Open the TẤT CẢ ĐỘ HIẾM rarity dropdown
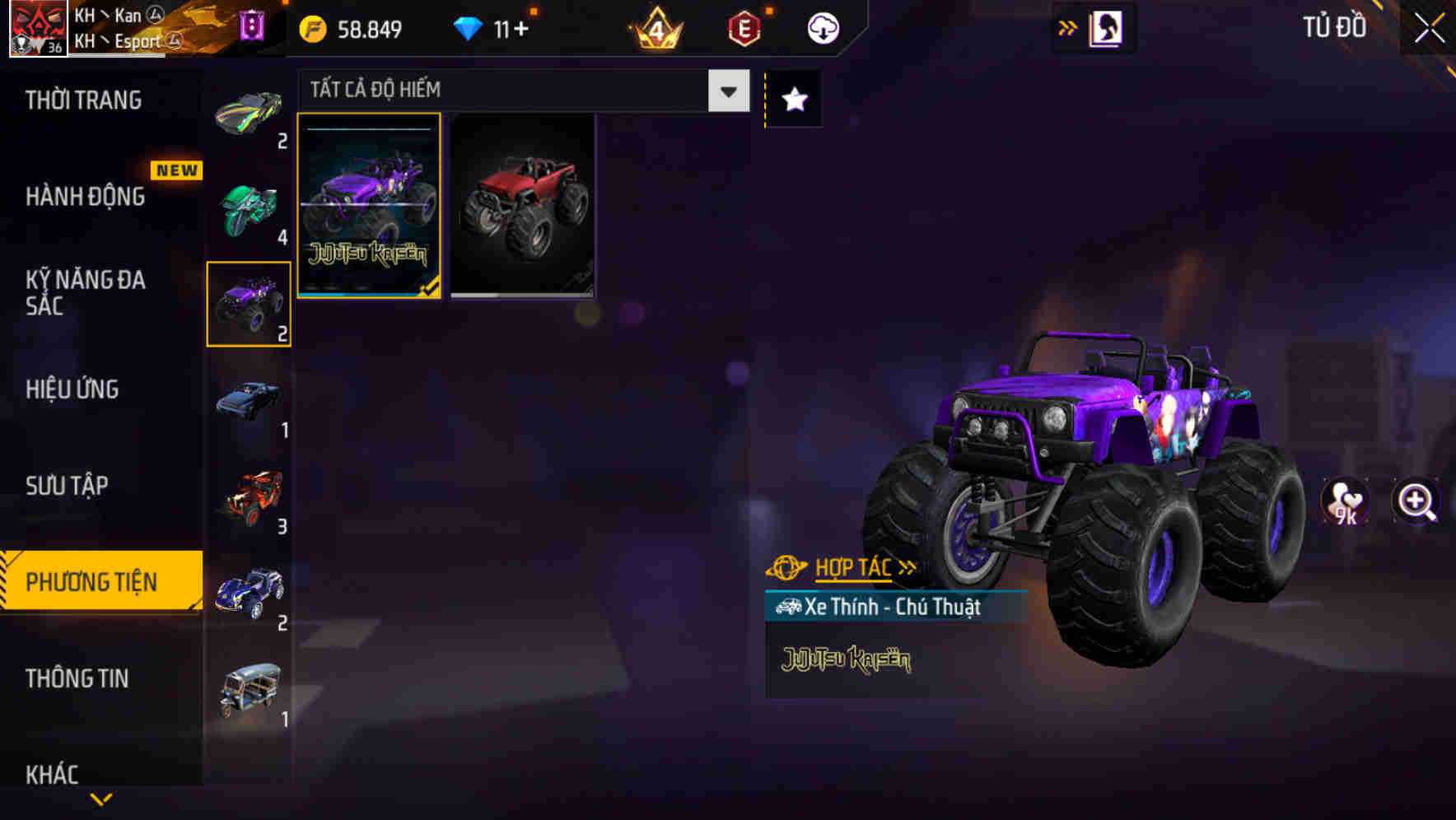Viewport: 1456px width, 820px height. pyautogui.click(x=726, y=91)
